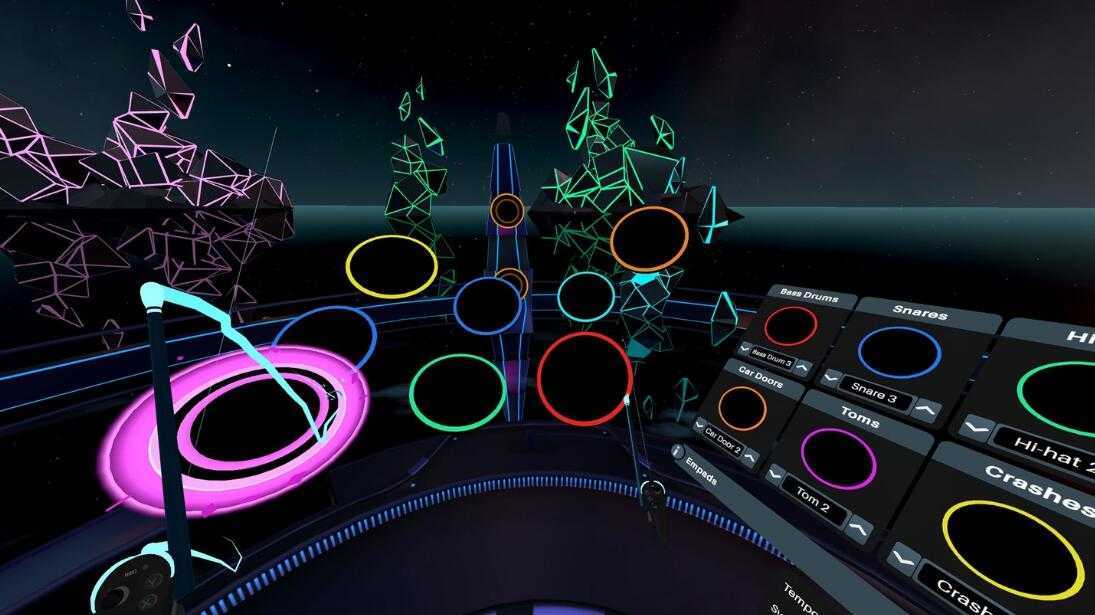Screen dimensions: 1095x615
Task: Click the down arrow beside Car Door 2
Action: [x=699, y=425]
